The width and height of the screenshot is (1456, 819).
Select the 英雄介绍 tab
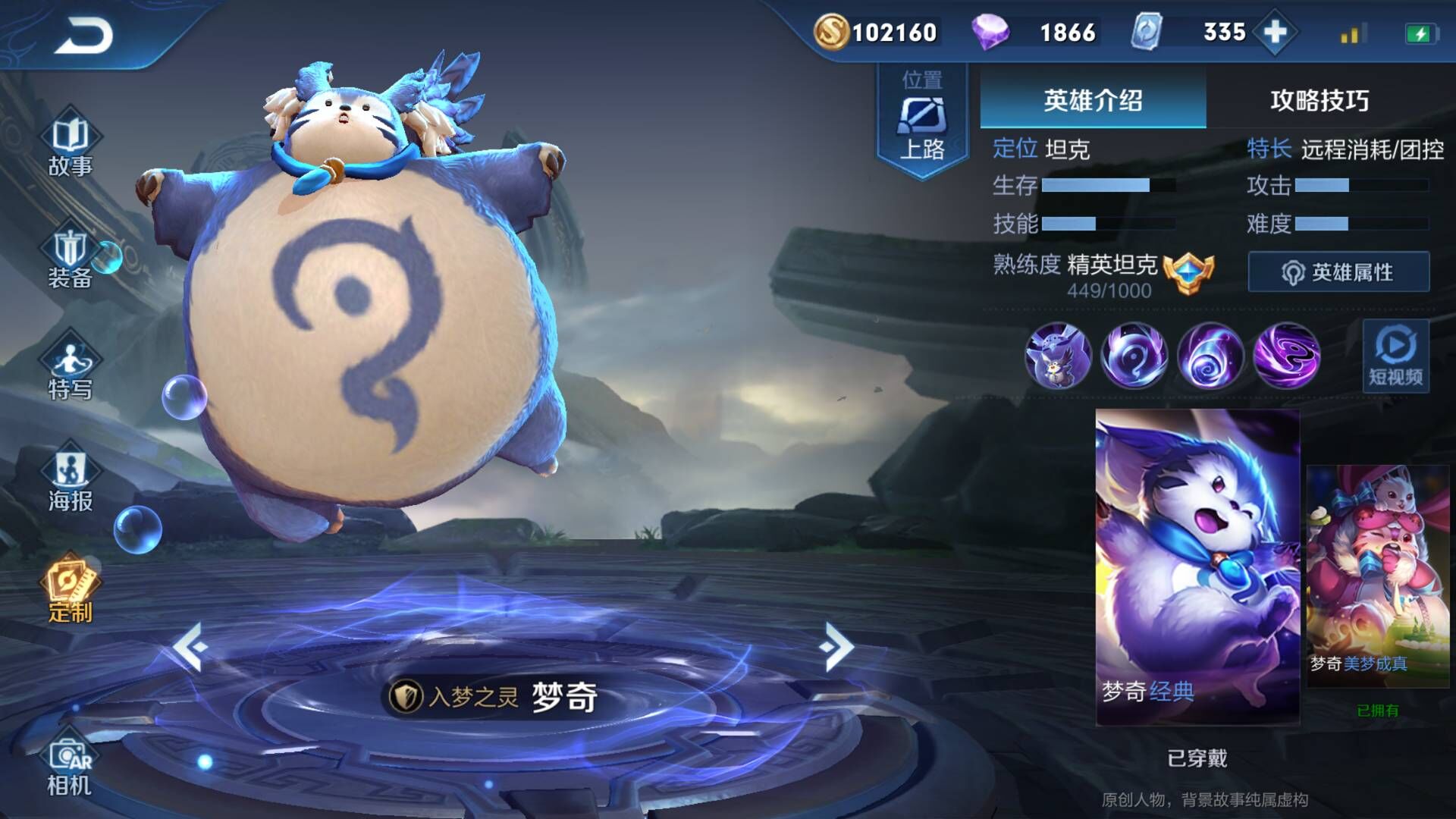coord(1093,100)
